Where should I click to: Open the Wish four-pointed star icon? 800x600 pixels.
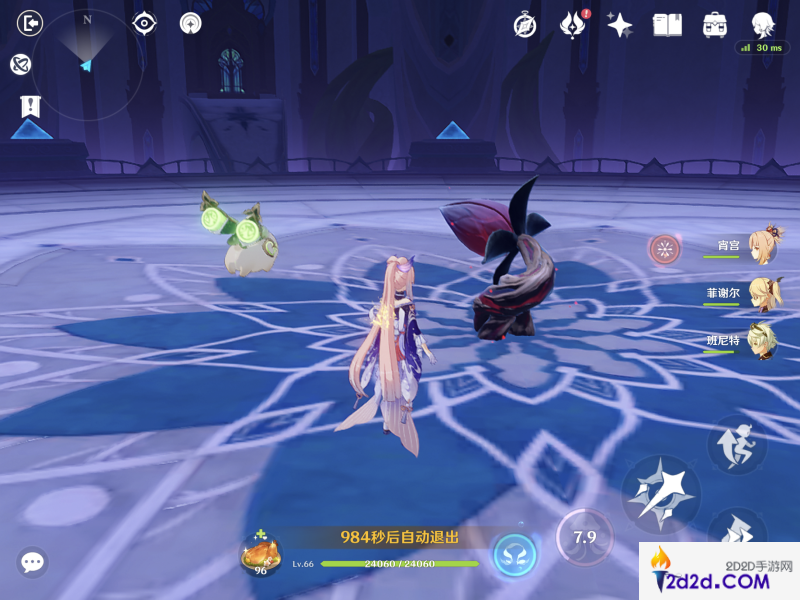[x=620, y=25]
